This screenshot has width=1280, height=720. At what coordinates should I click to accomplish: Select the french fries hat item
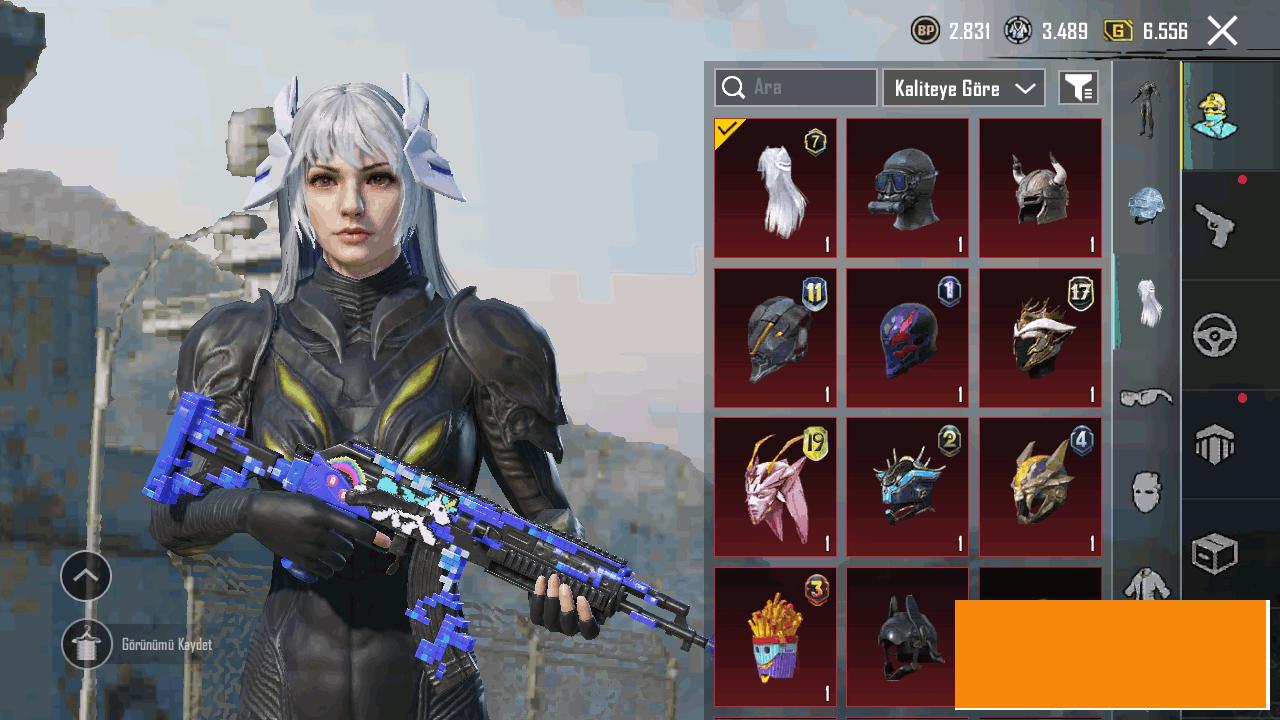[x=775, y=637]
